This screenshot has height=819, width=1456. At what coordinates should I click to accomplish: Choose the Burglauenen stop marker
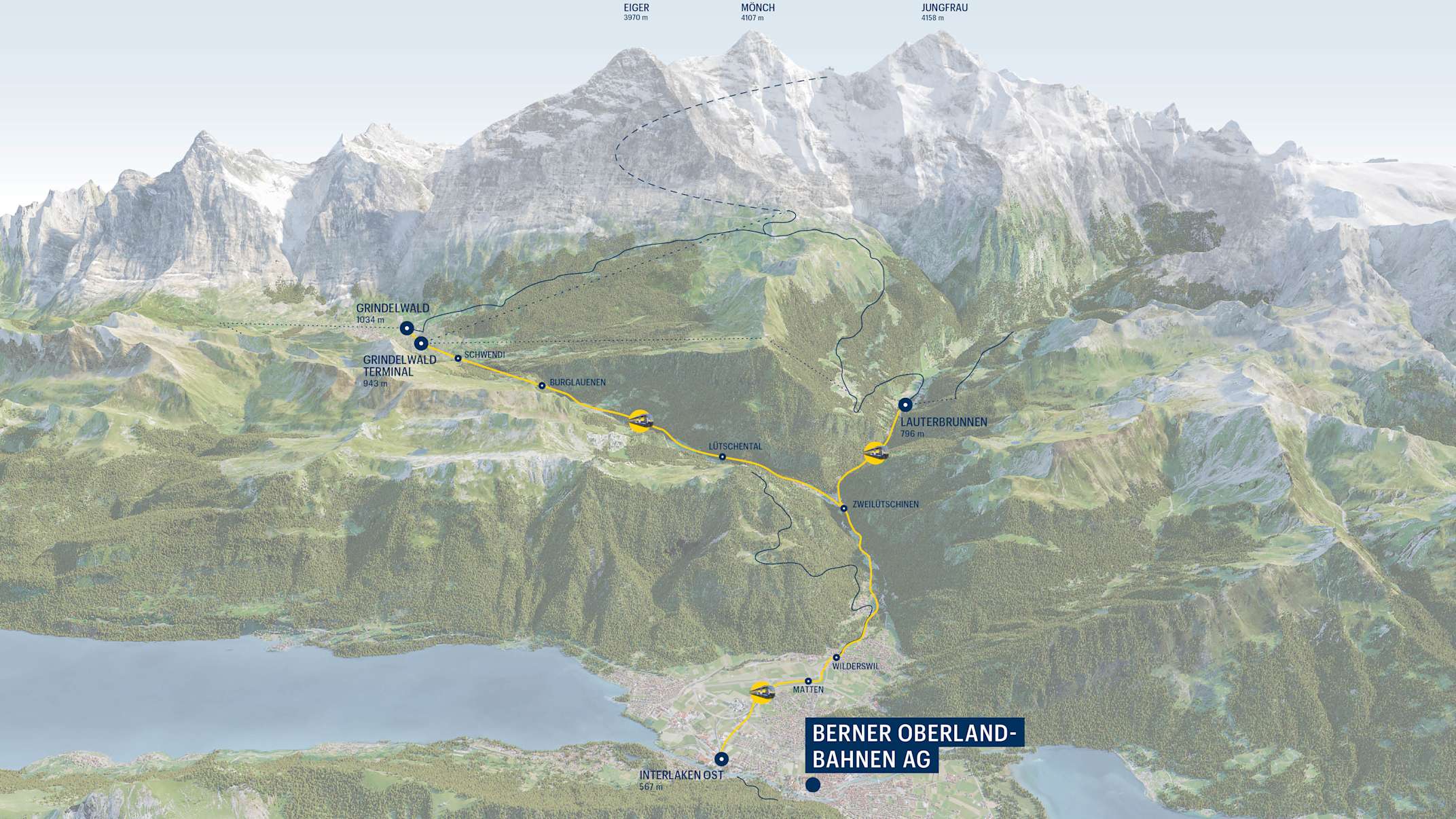(542, 386)
